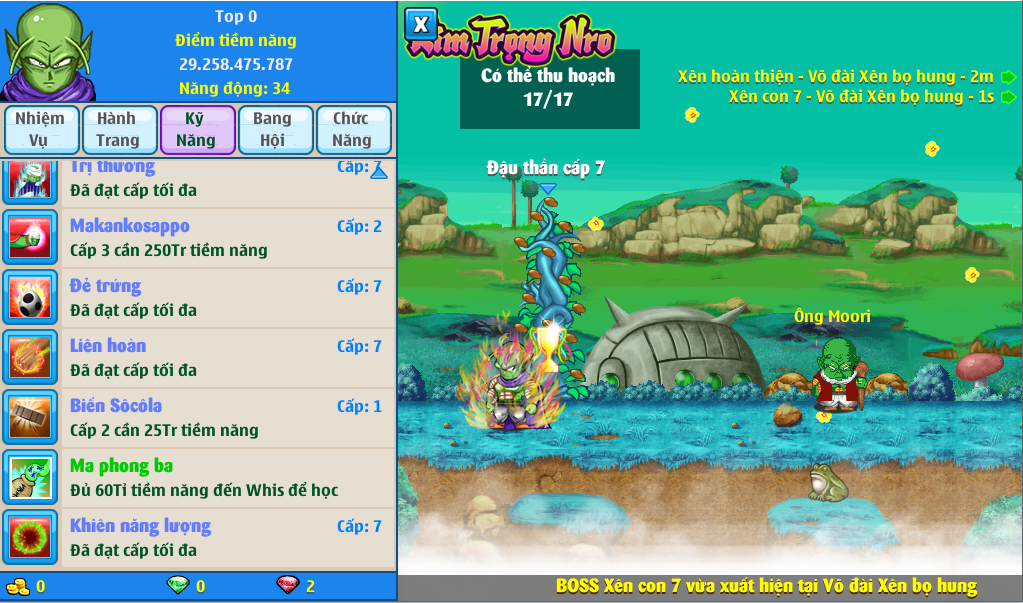Screen dimensions: 1023x603
Task: Choose the Đẻ trứng skill
Action: [x=226, y=298]
